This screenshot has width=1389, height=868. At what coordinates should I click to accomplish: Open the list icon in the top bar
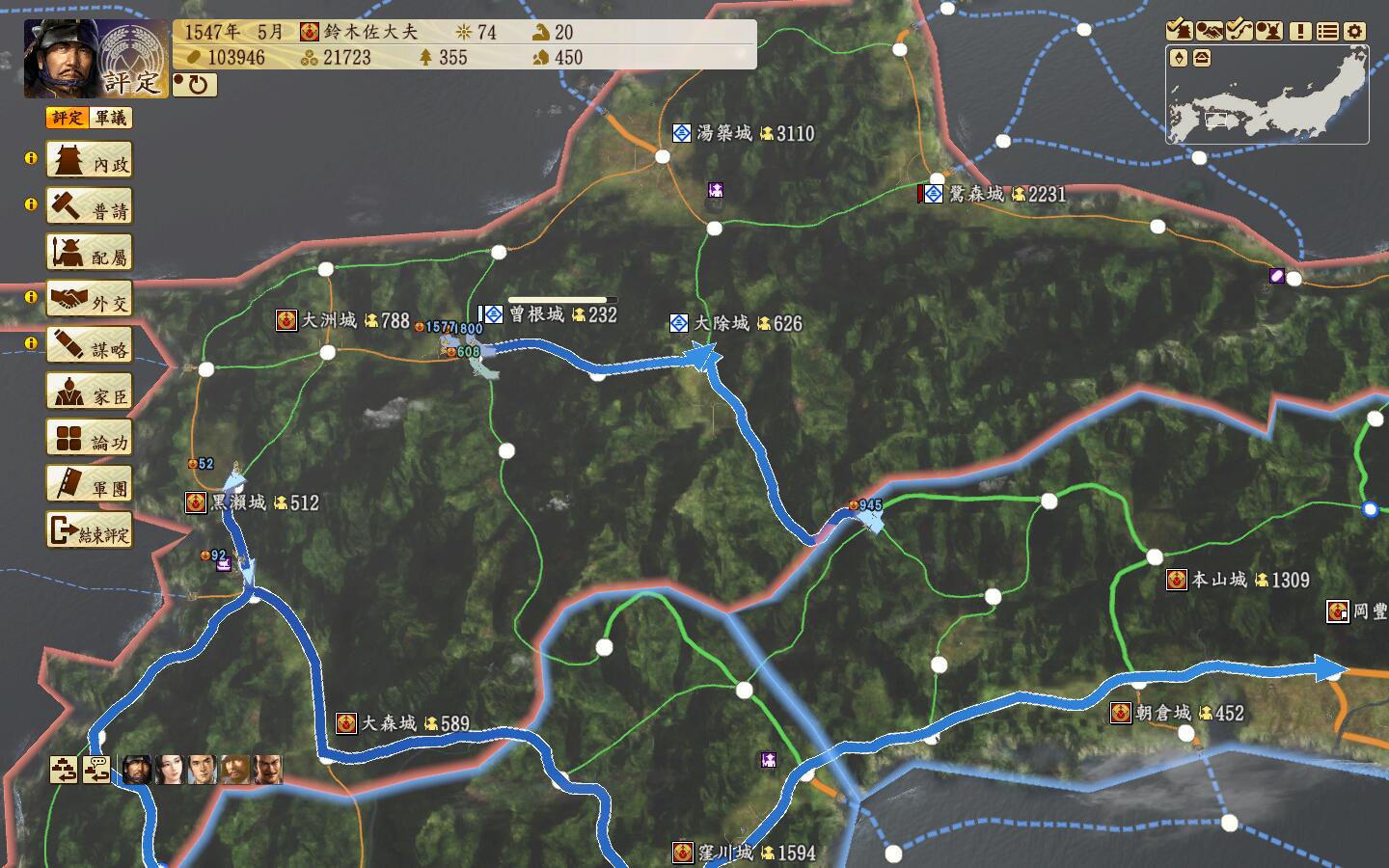tap(1328, 31)
